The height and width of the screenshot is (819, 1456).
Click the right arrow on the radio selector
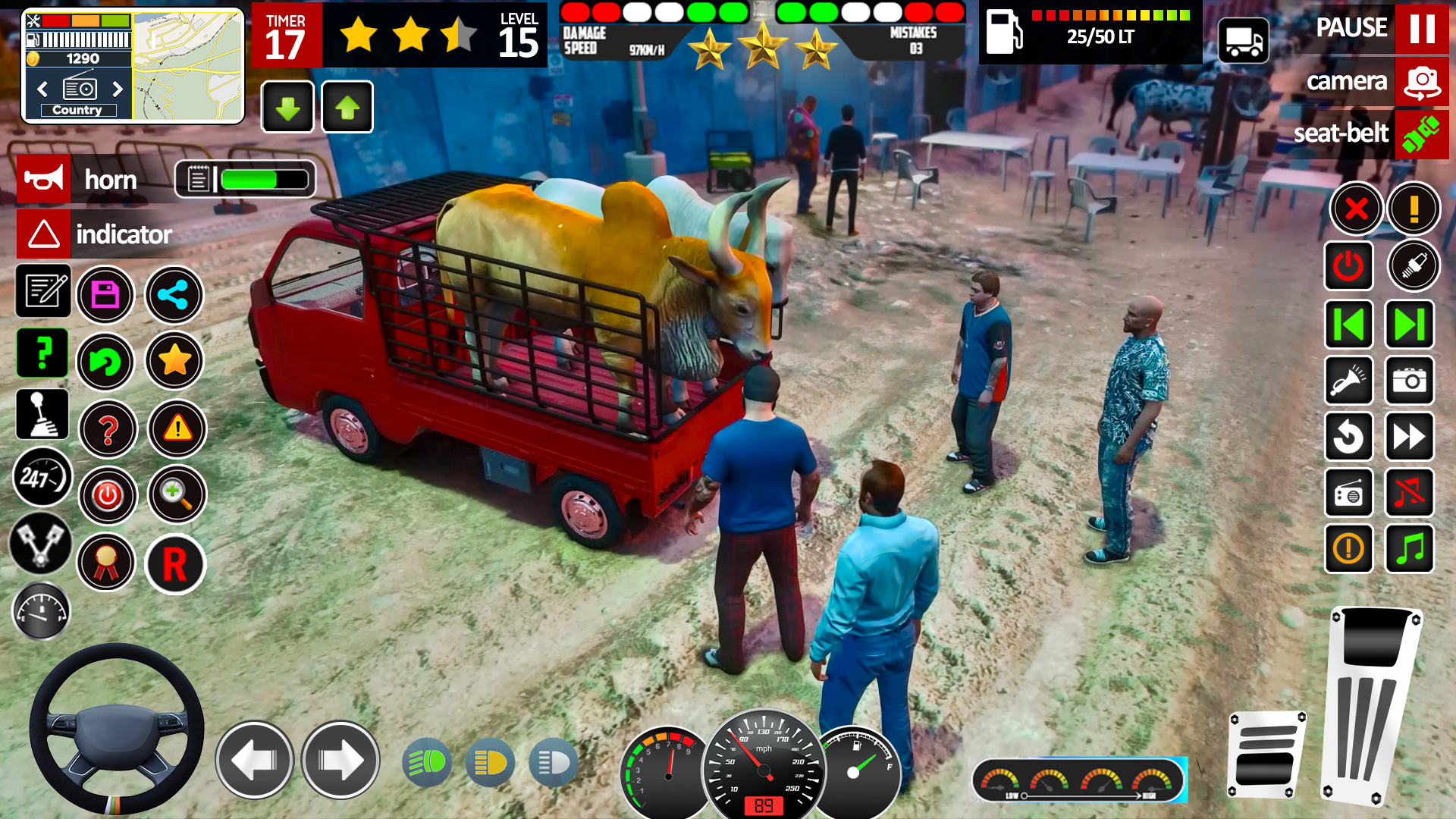118,89
